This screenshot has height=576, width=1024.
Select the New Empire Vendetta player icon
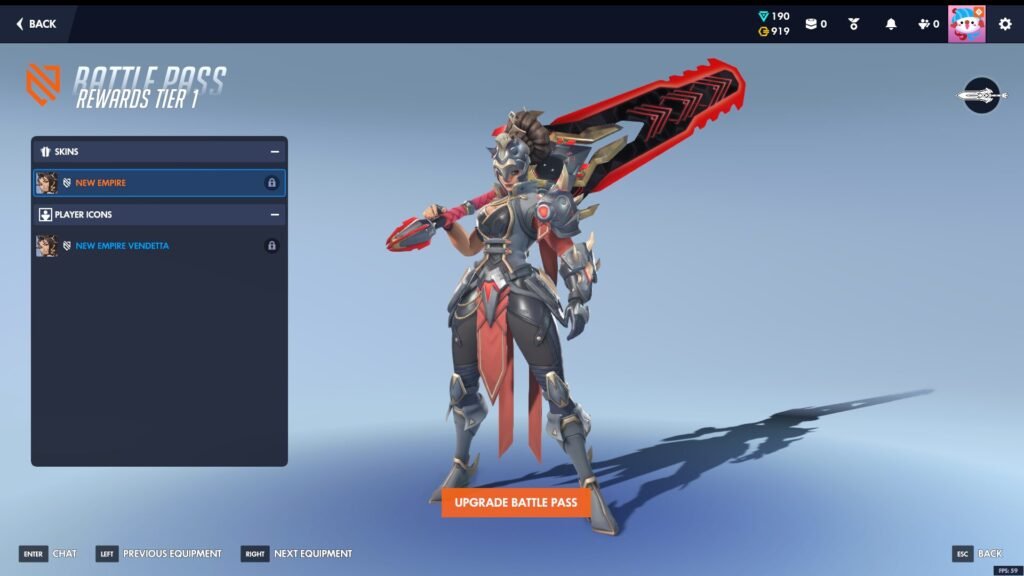coord(158,246)
